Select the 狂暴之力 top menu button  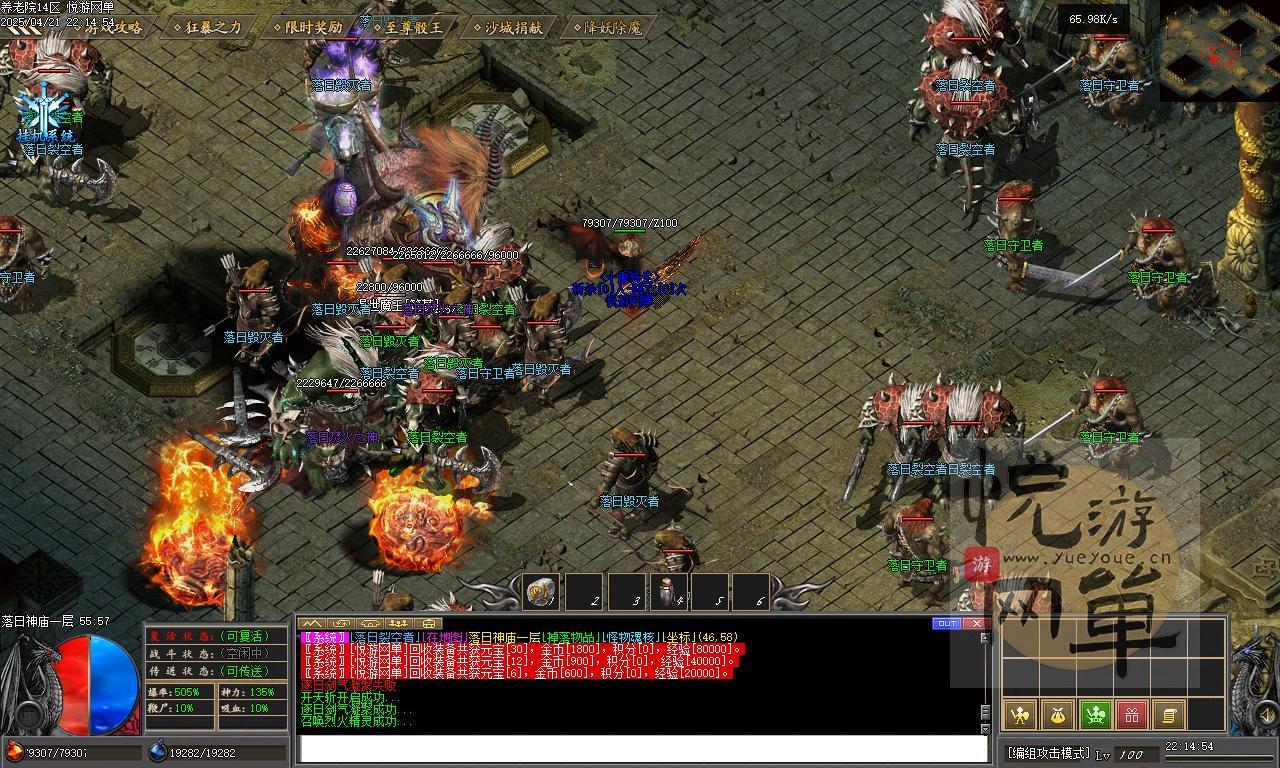click(x=207, y=28)
